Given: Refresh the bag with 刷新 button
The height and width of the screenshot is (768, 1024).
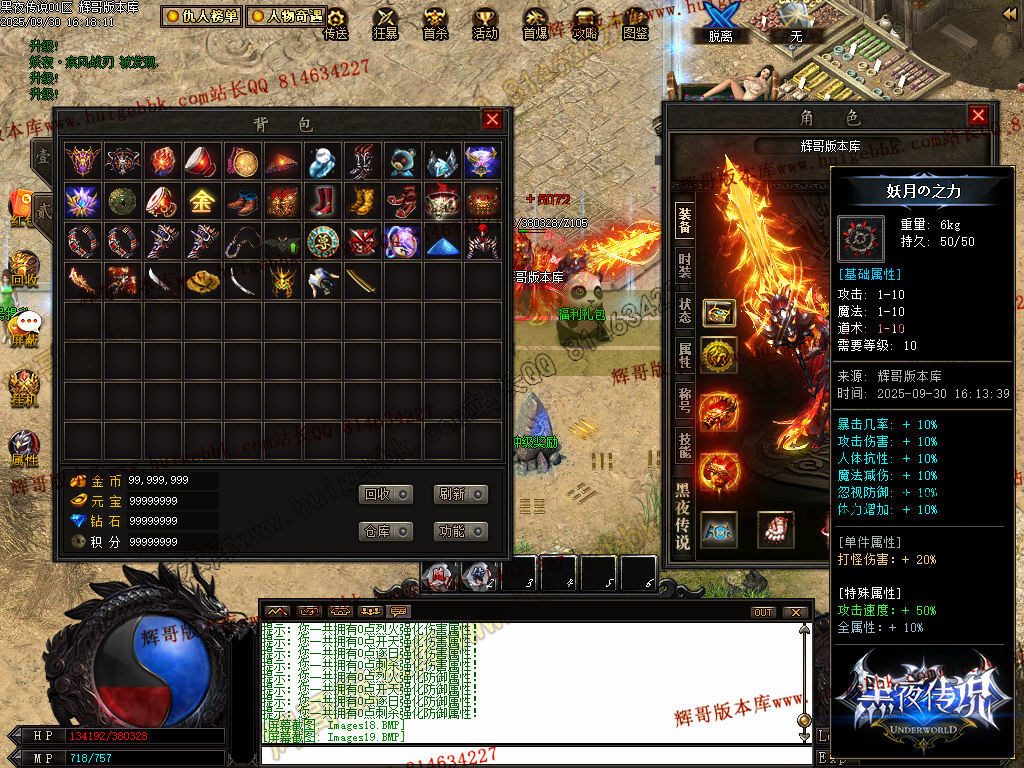Looking at the screenshot, I should tap(461, 494).
